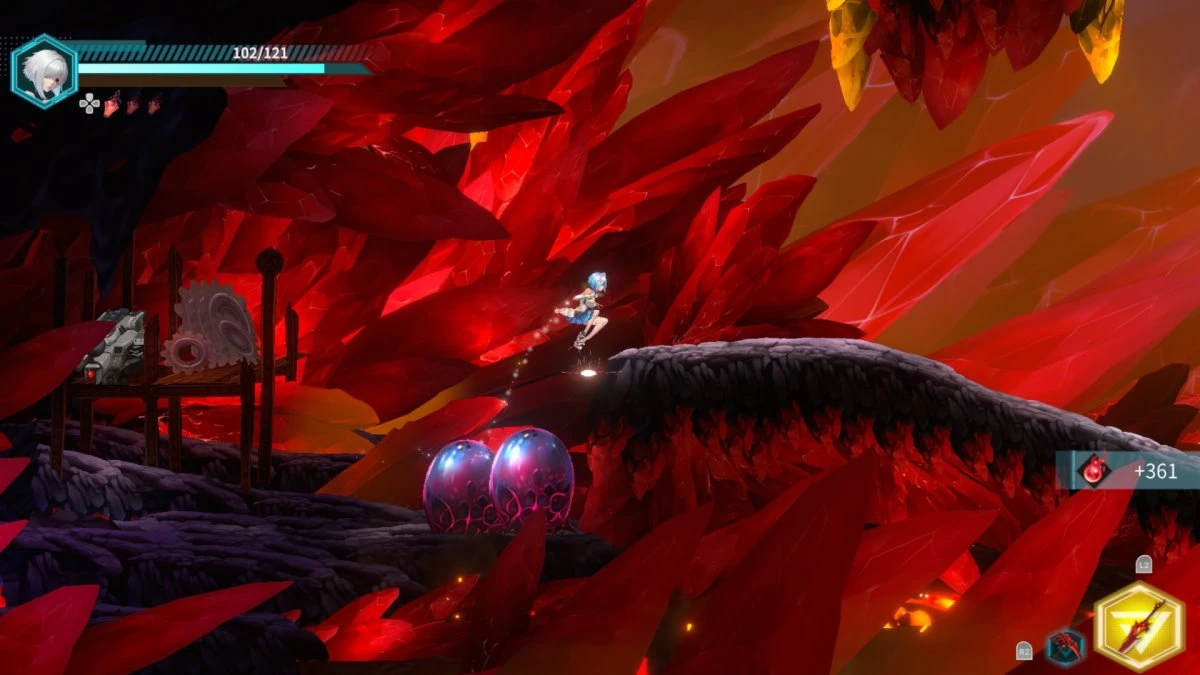Use the bright red healing potion icon
This screenshot has height=675, width=1200.
click(113, 102)
